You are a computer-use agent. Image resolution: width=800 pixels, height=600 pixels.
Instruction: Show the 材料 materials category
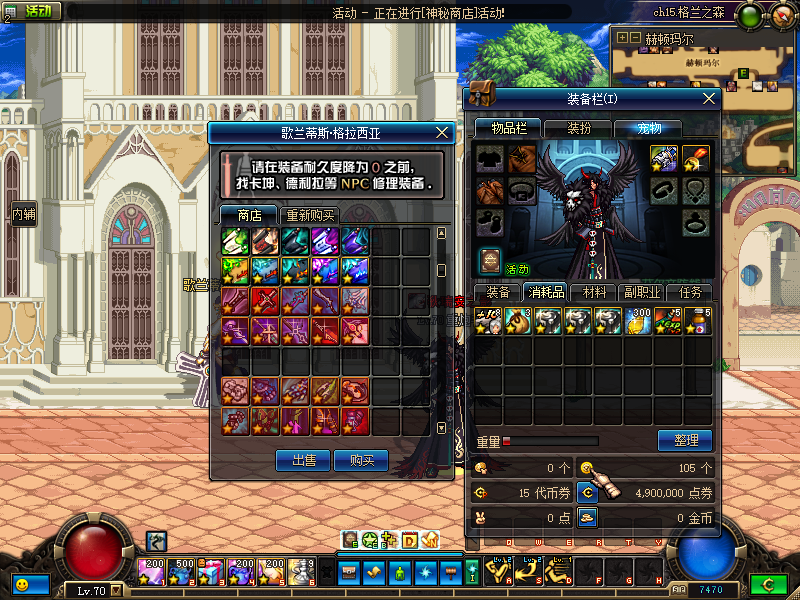(594, 292)
